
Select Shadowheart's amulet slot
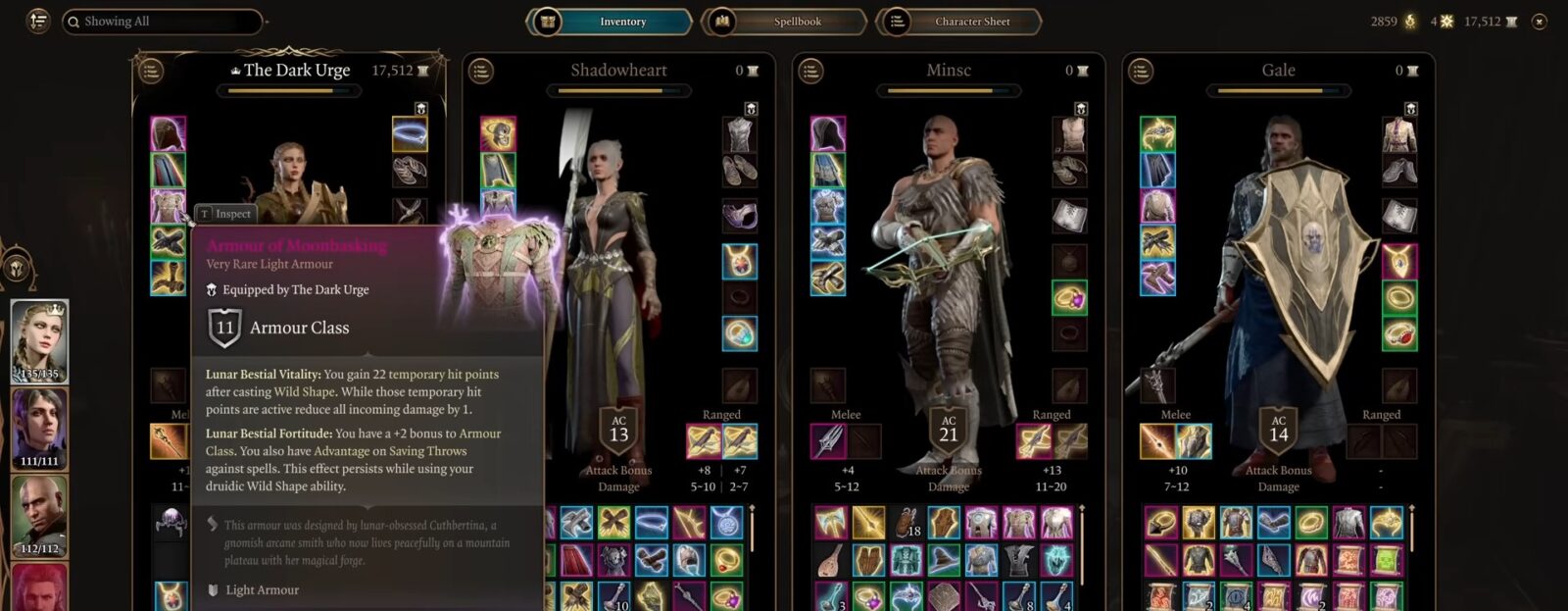coord(739,261)
